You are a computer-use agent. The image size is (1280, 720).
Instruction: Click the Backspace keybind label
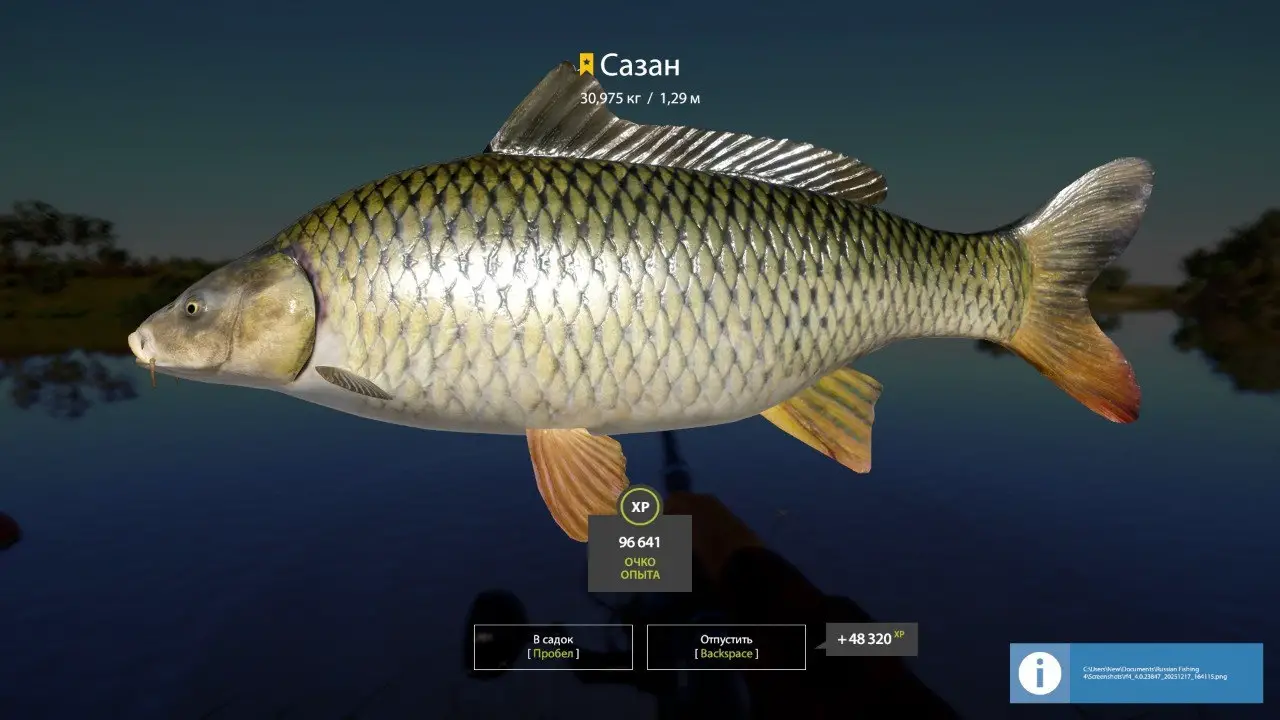[x=724, y=656]
